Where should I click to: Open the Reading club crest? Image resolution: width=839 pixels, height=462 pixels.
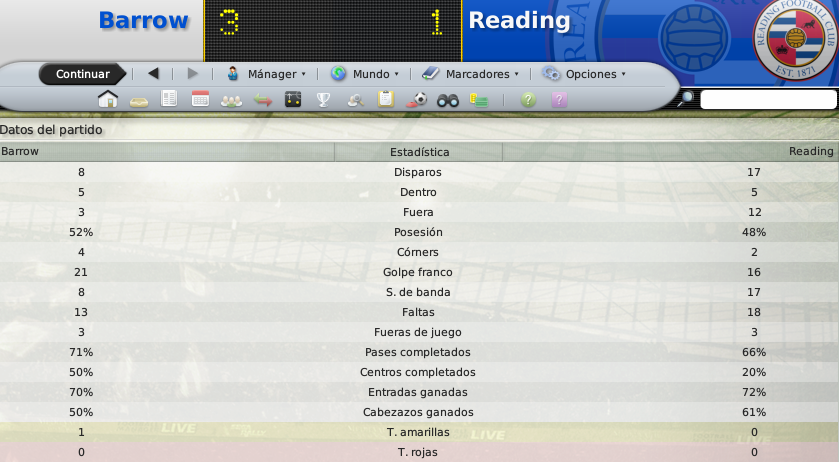point(795,39)
